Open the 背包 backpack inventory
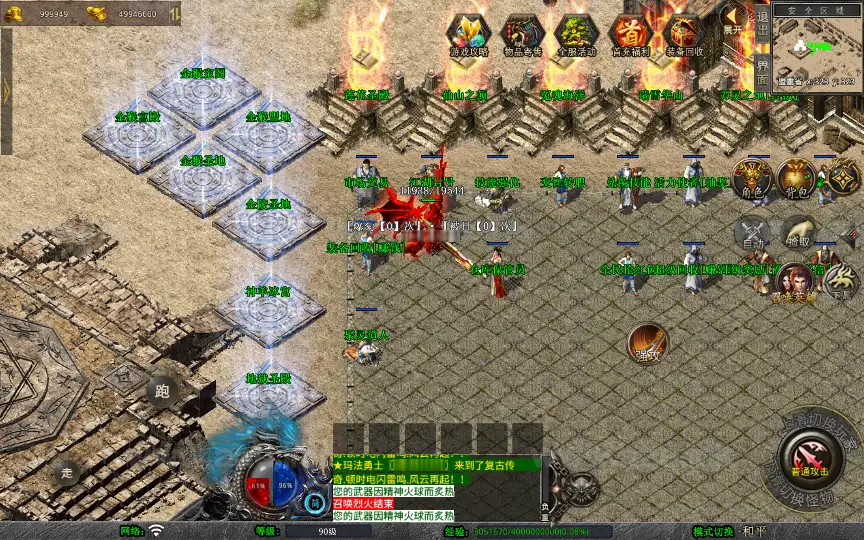Image resolution: width=864 pixels, height=540 pixels. [797, 178]
